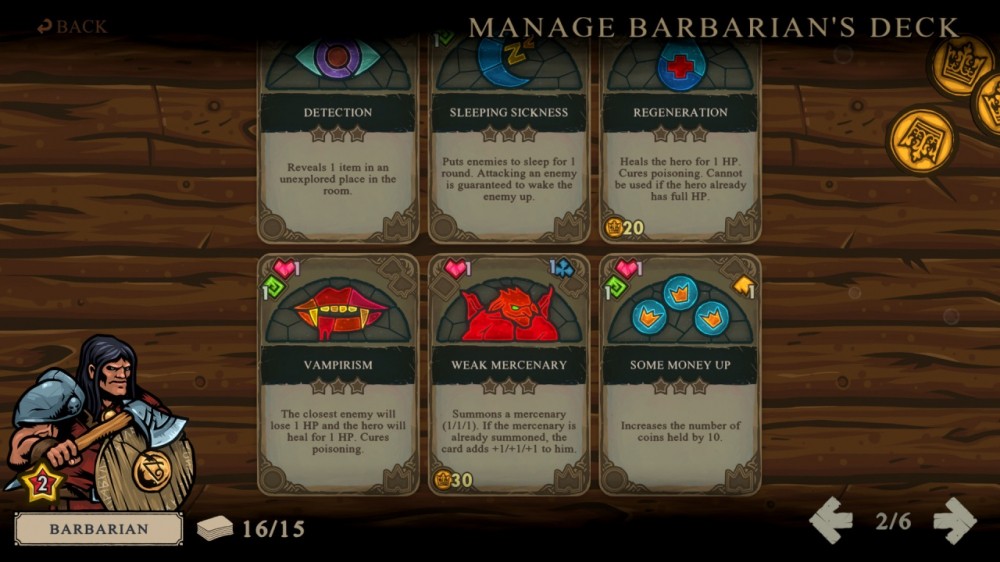Click the Barbarian name plate

coord(99,529)
